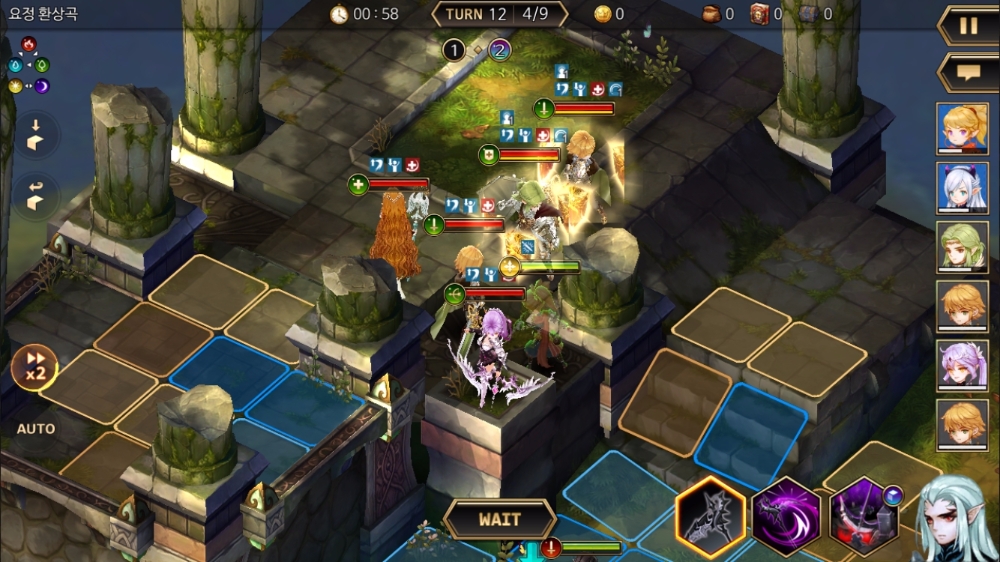Select the blonde girl with pink bow portrait

(962, 127)
